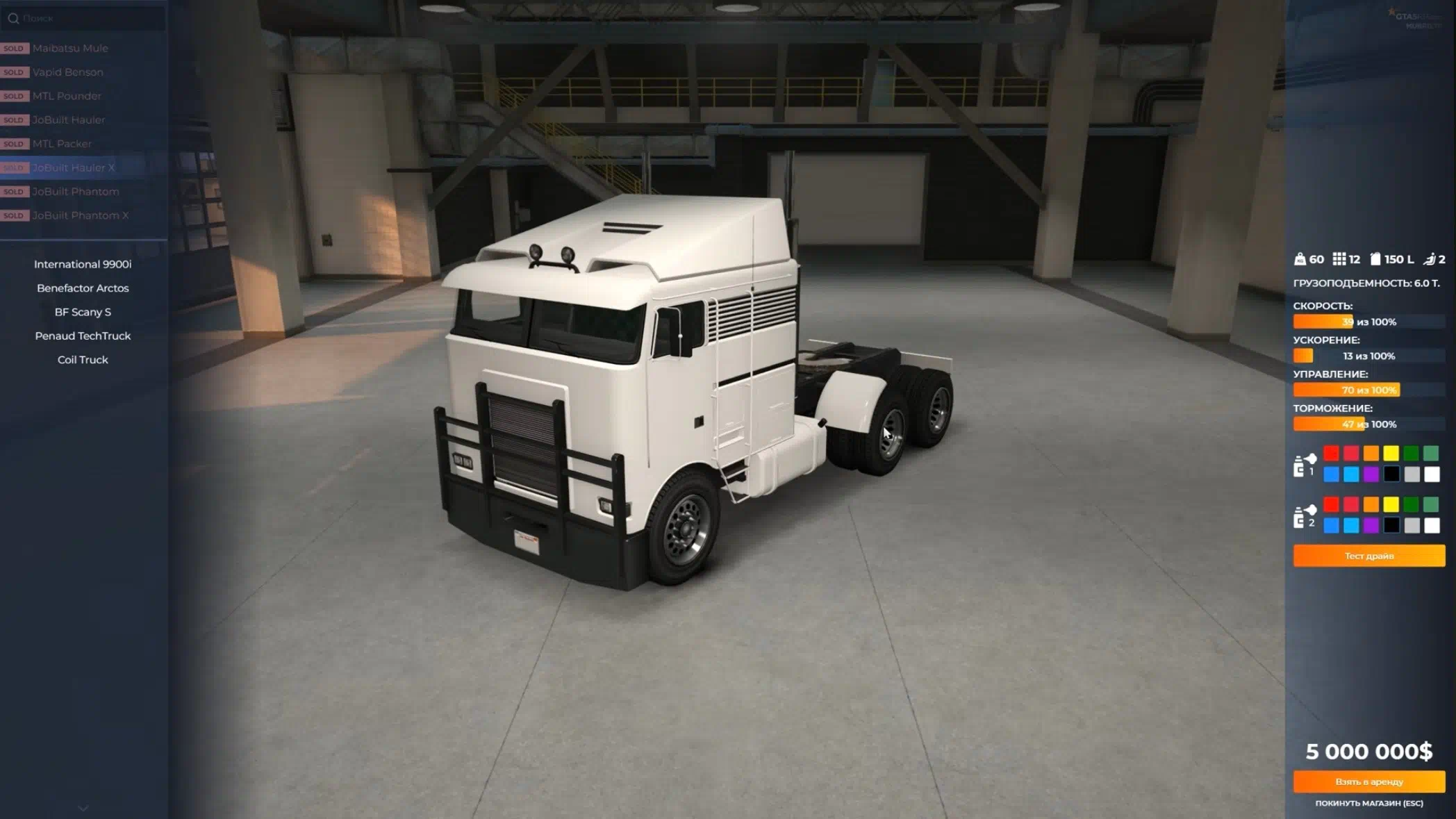Select International 9900i from the truck list
This screenshot has width=1456, height=819.
[83, 264]
